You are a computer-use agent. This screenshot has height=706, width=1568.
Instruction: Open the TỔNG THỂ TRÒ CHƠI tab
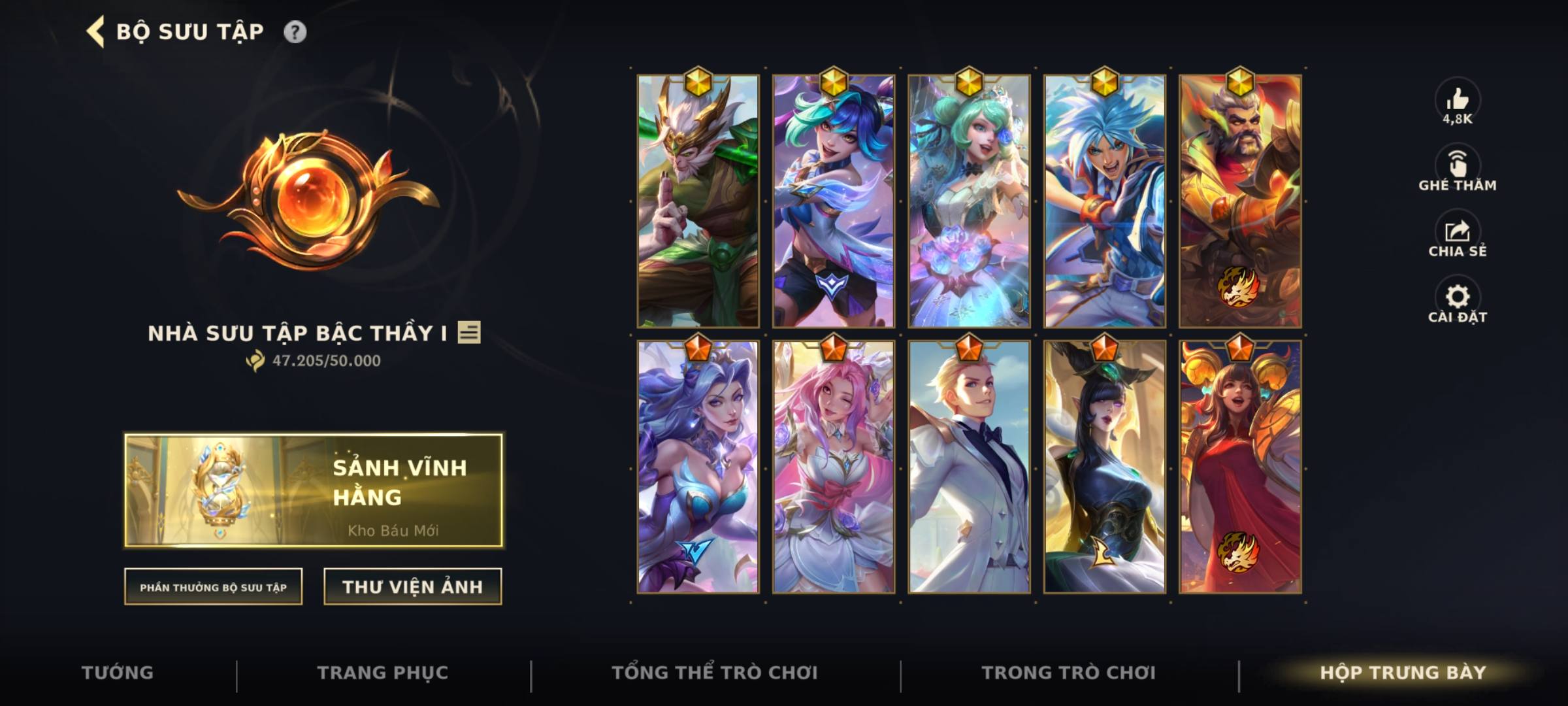tap(719, 672)
